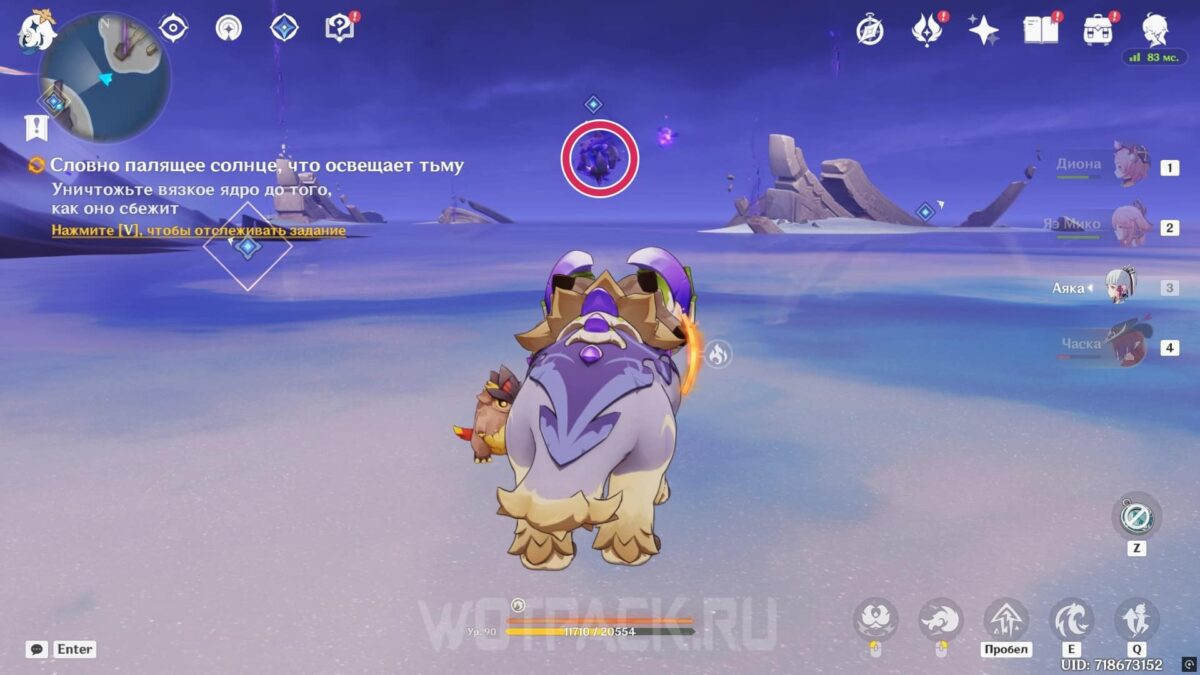Open the adventurer handbook book icon
The height and width of the screenshot is (675, 1200).
tap(1040, 30)
